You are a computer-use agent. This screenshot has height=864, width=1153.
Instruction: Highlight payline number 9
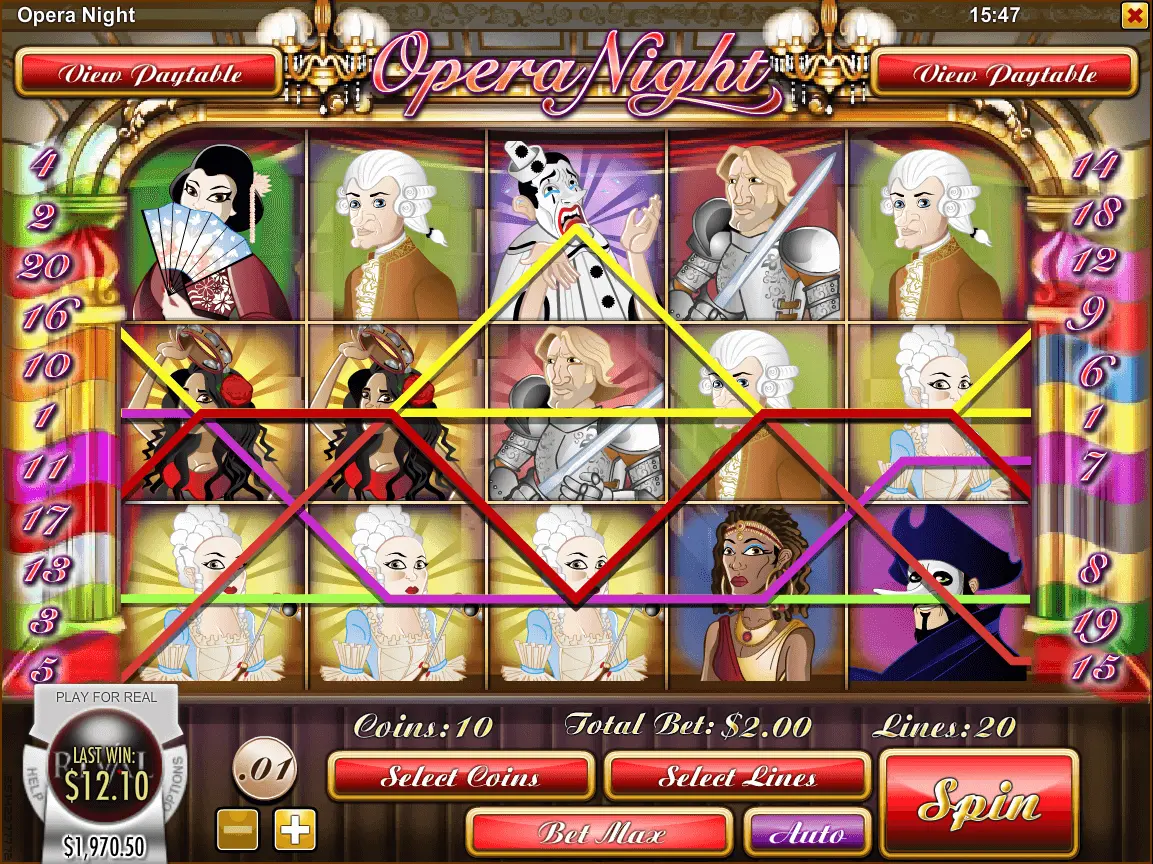pos(1087,317)
